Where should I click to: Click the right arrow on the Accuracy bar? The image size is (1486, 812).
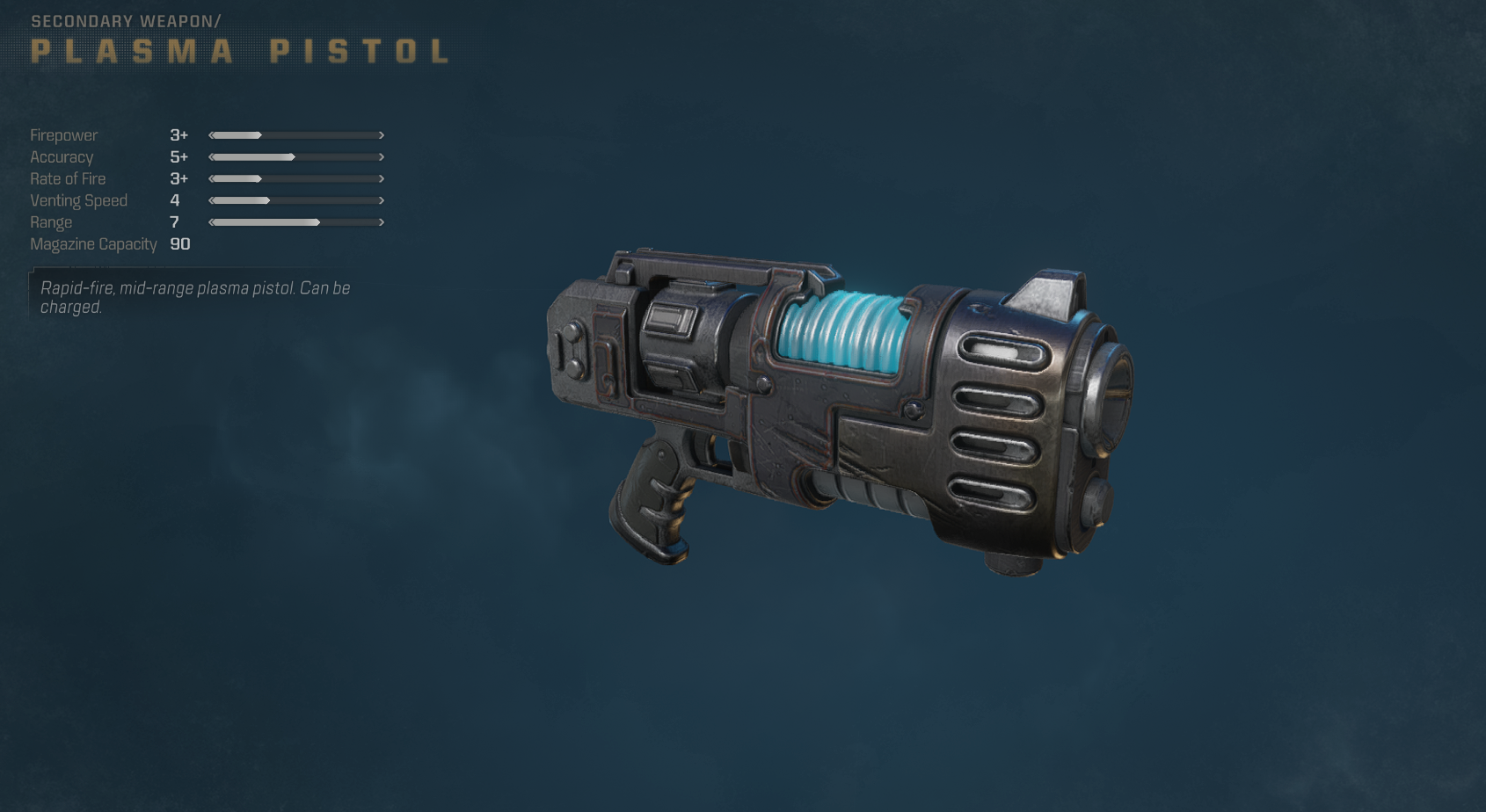pyautogui.click(x=382, y=157)
